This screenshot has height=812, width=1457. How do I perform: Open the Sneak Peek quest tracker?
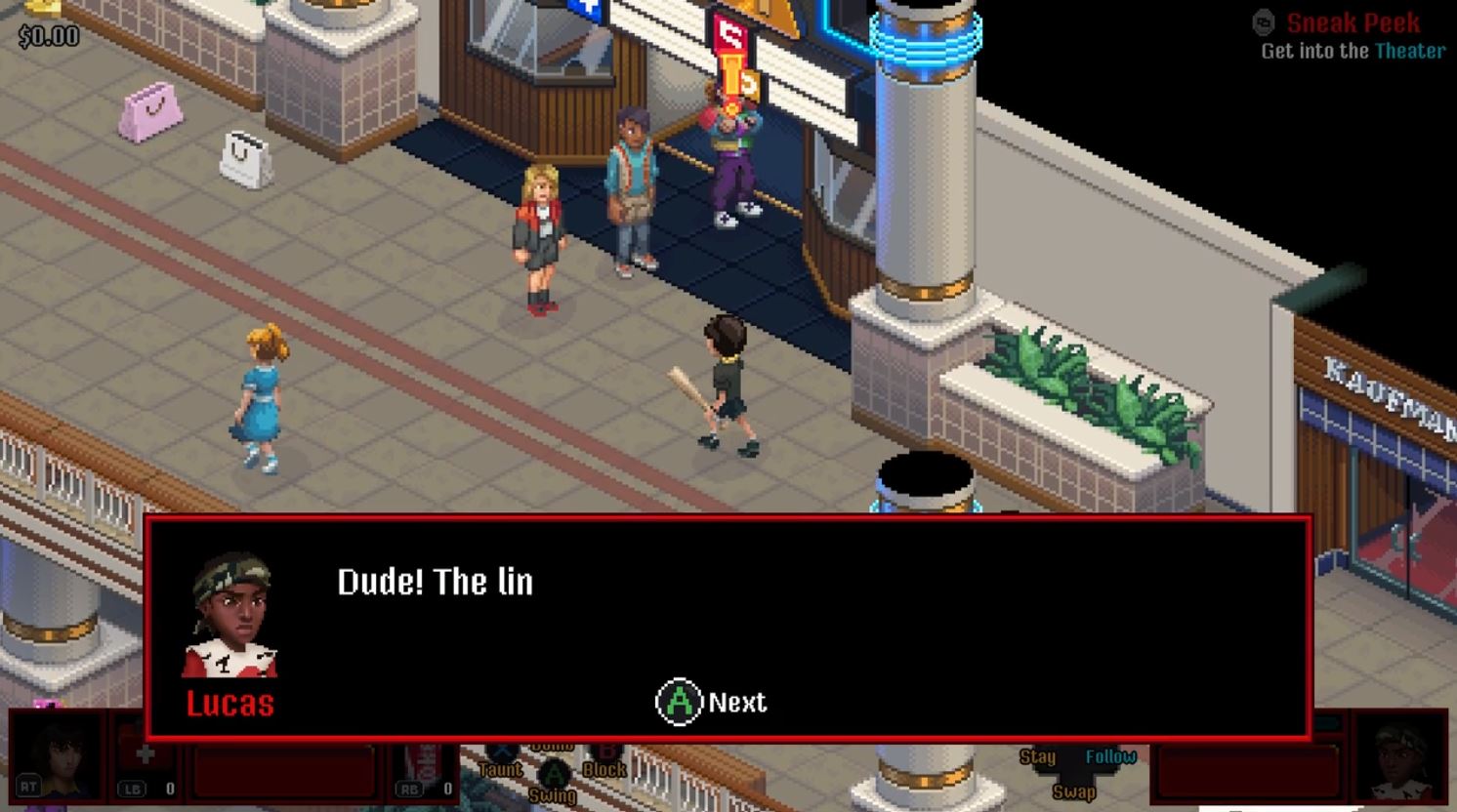coord(1352,23)
